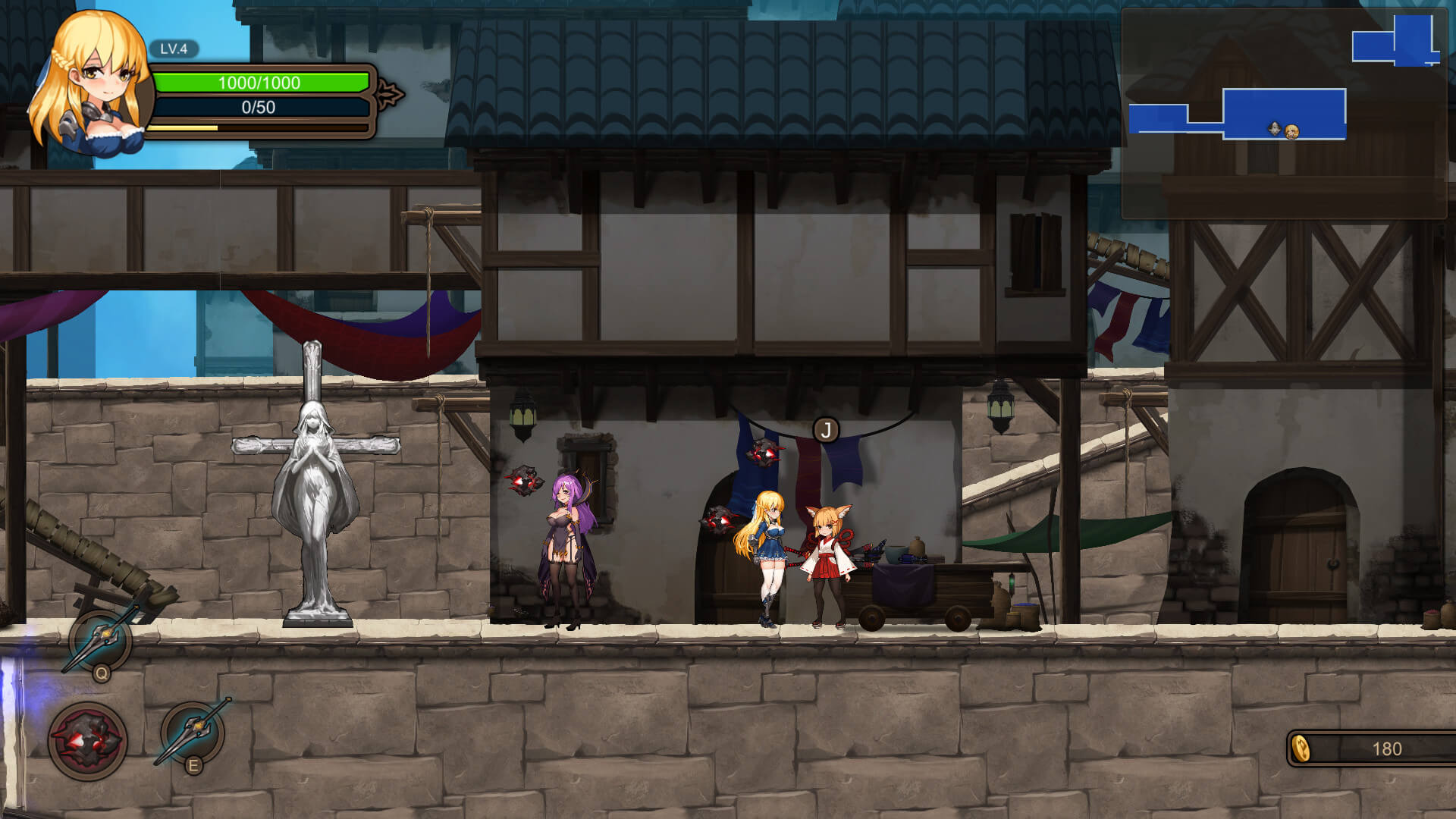Activate the Q sword skill icon
Screen dimensions: 1456x819
pos(100,641)
